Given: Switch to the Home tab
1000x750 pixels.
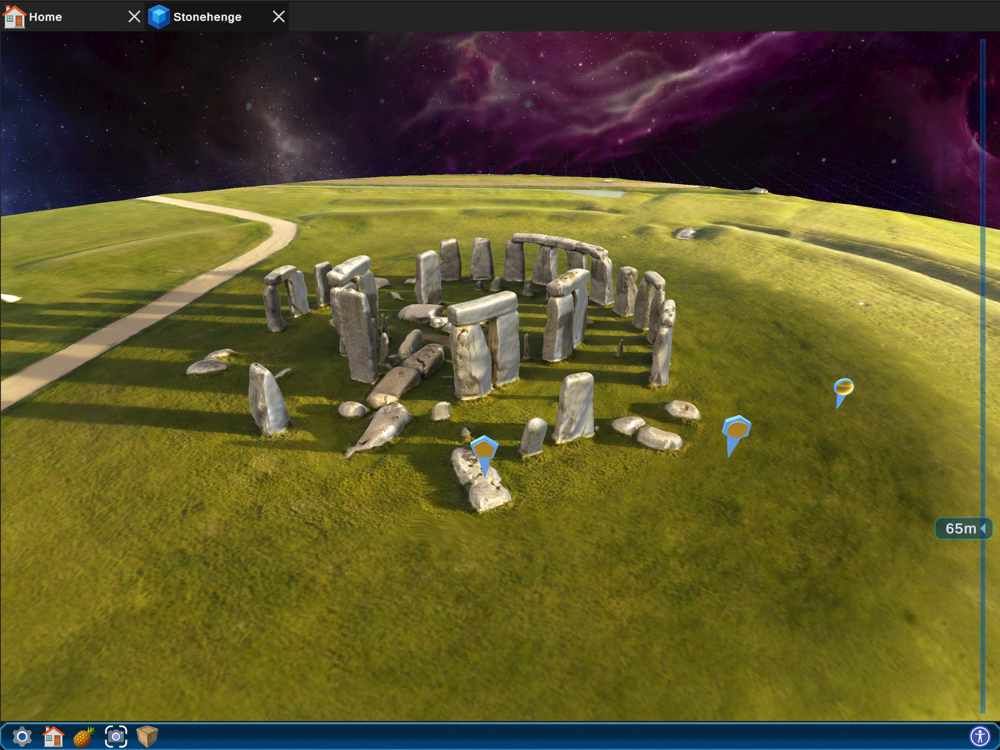Looking at the screenshot, I should (x=44, y=17).
